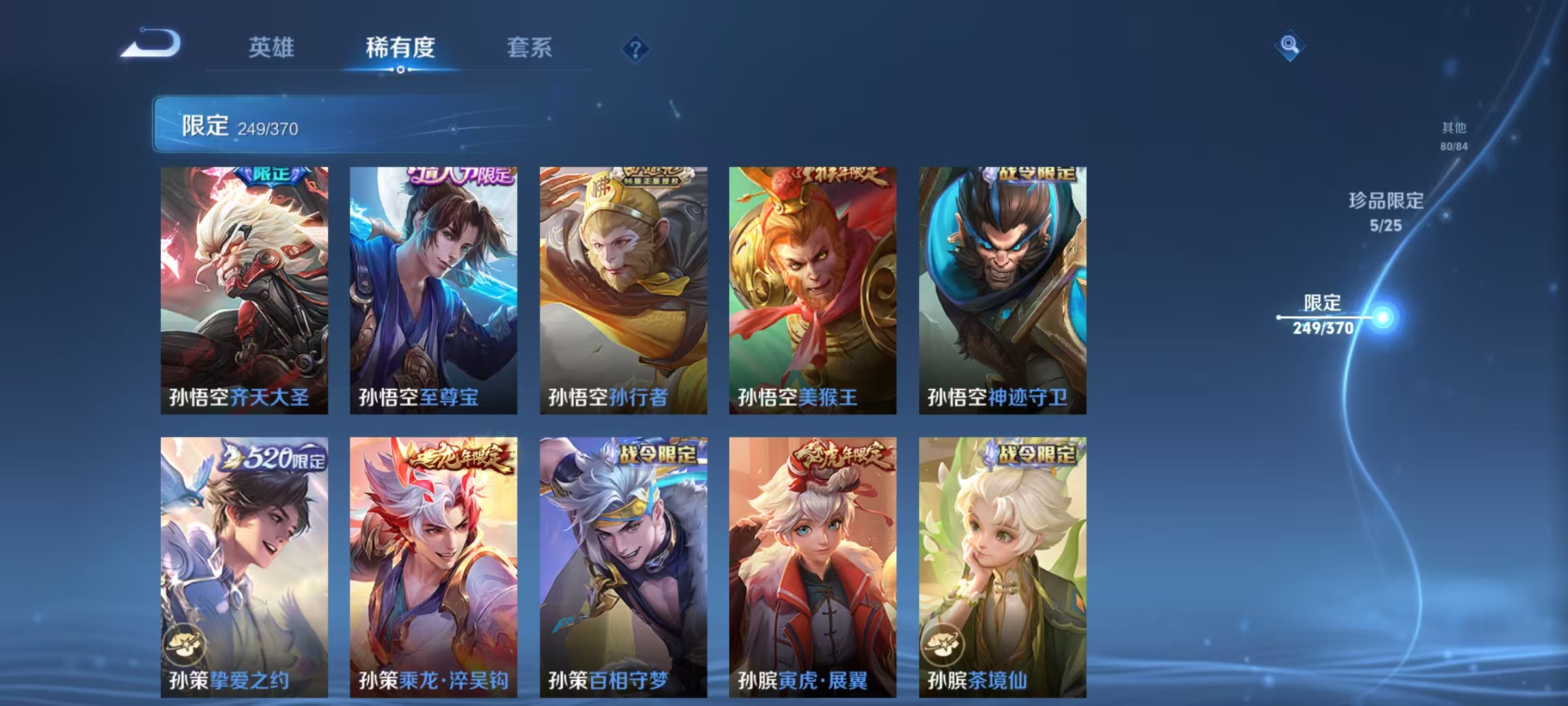Select the 稀有度 tab
Screen dimensions: 1568x706
coord(399,48)
